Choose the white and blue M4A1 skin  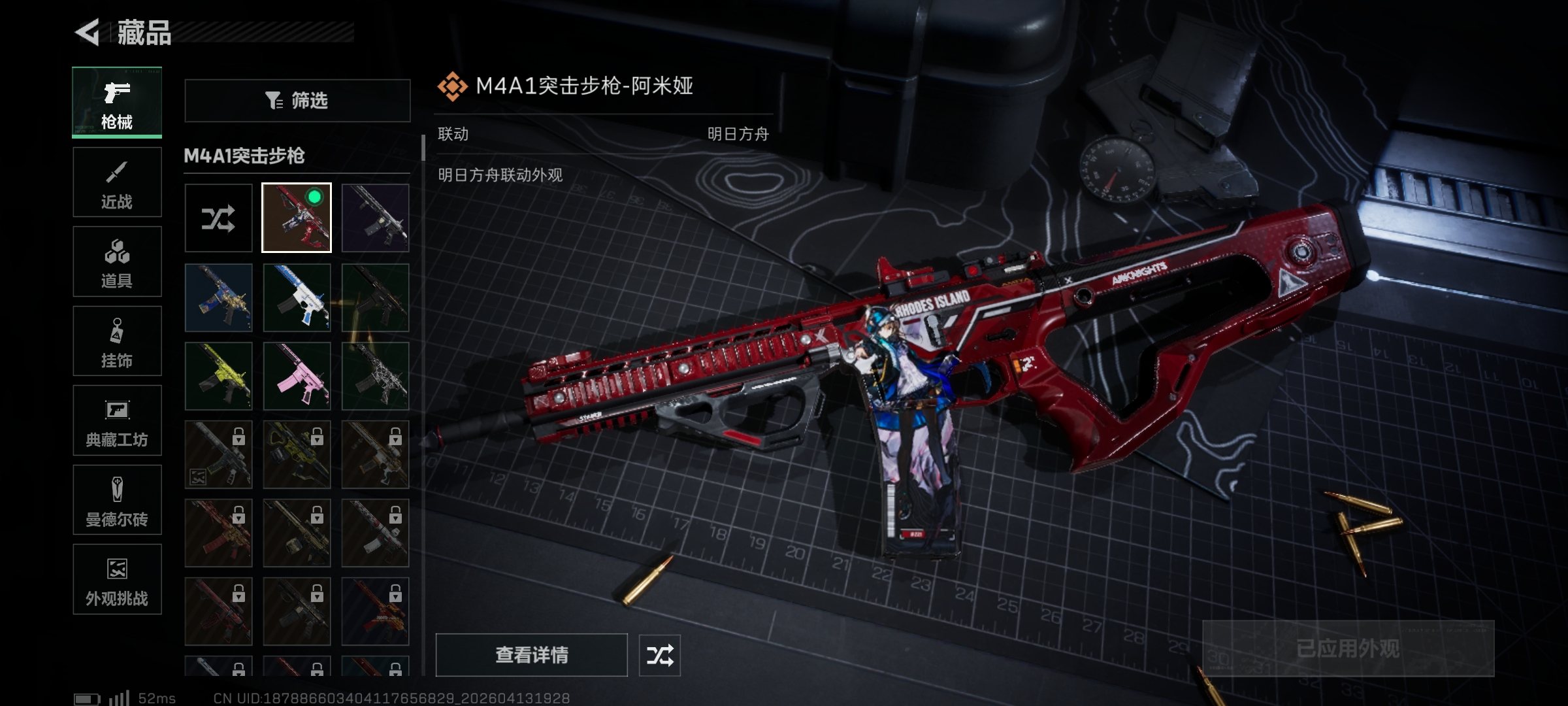[297, 297]
